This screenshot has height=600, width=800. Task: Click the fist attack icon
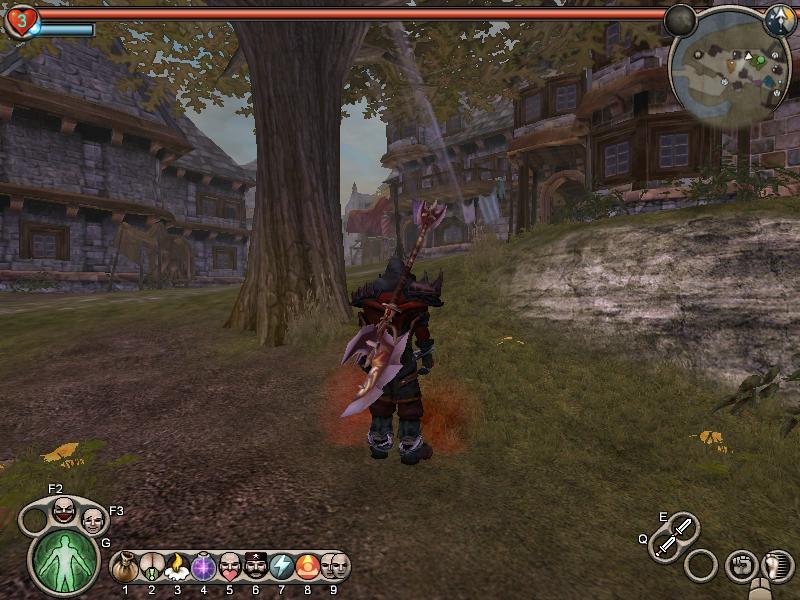pyautogui.click(x=740, y=565)
